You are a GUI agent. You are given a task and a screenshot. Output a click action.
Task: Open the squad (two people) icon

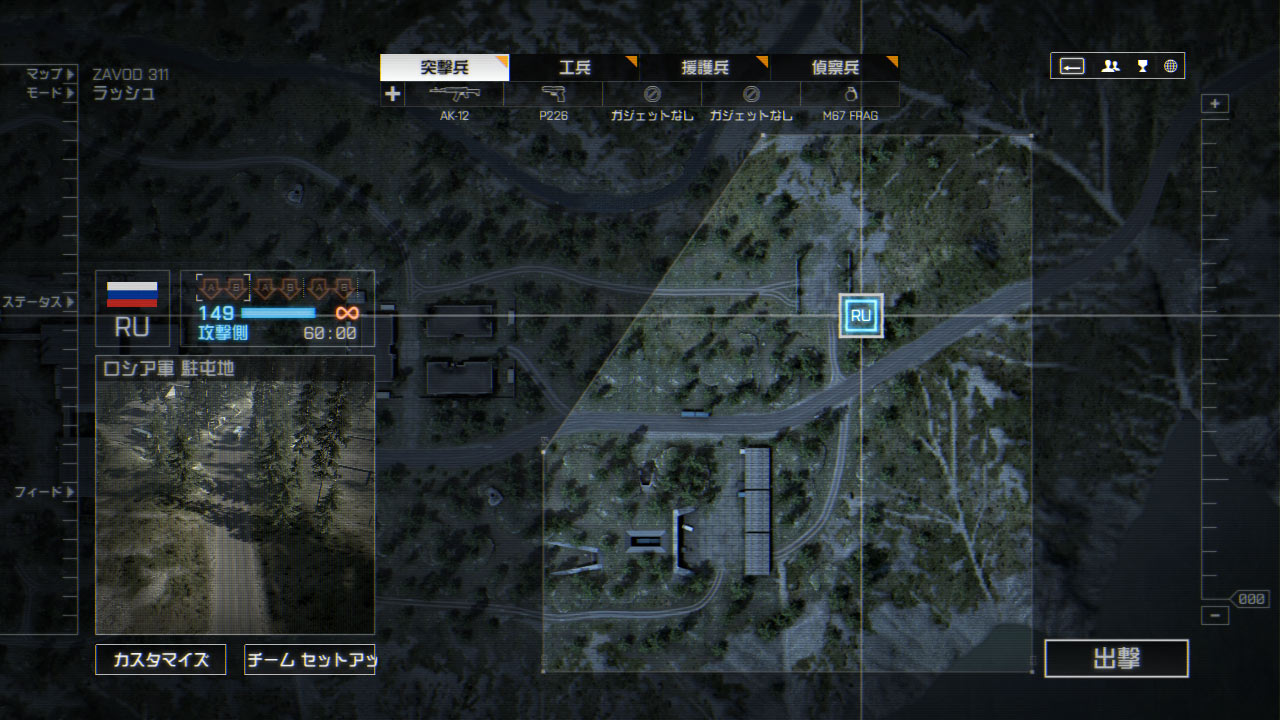pyautogui.click(x=1110, y=66)
